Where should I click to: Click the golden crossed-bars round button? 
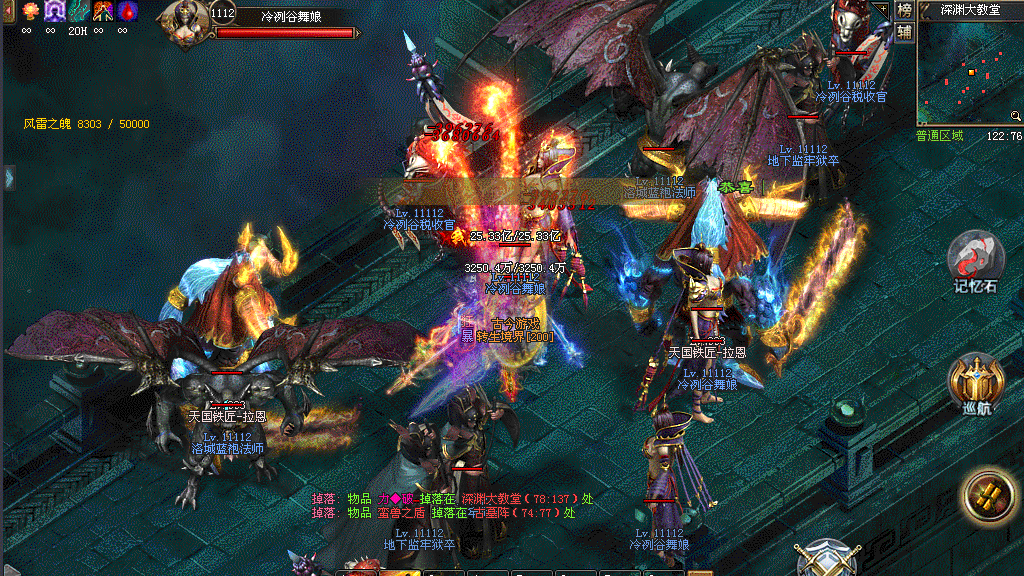(x=991, y=498)
